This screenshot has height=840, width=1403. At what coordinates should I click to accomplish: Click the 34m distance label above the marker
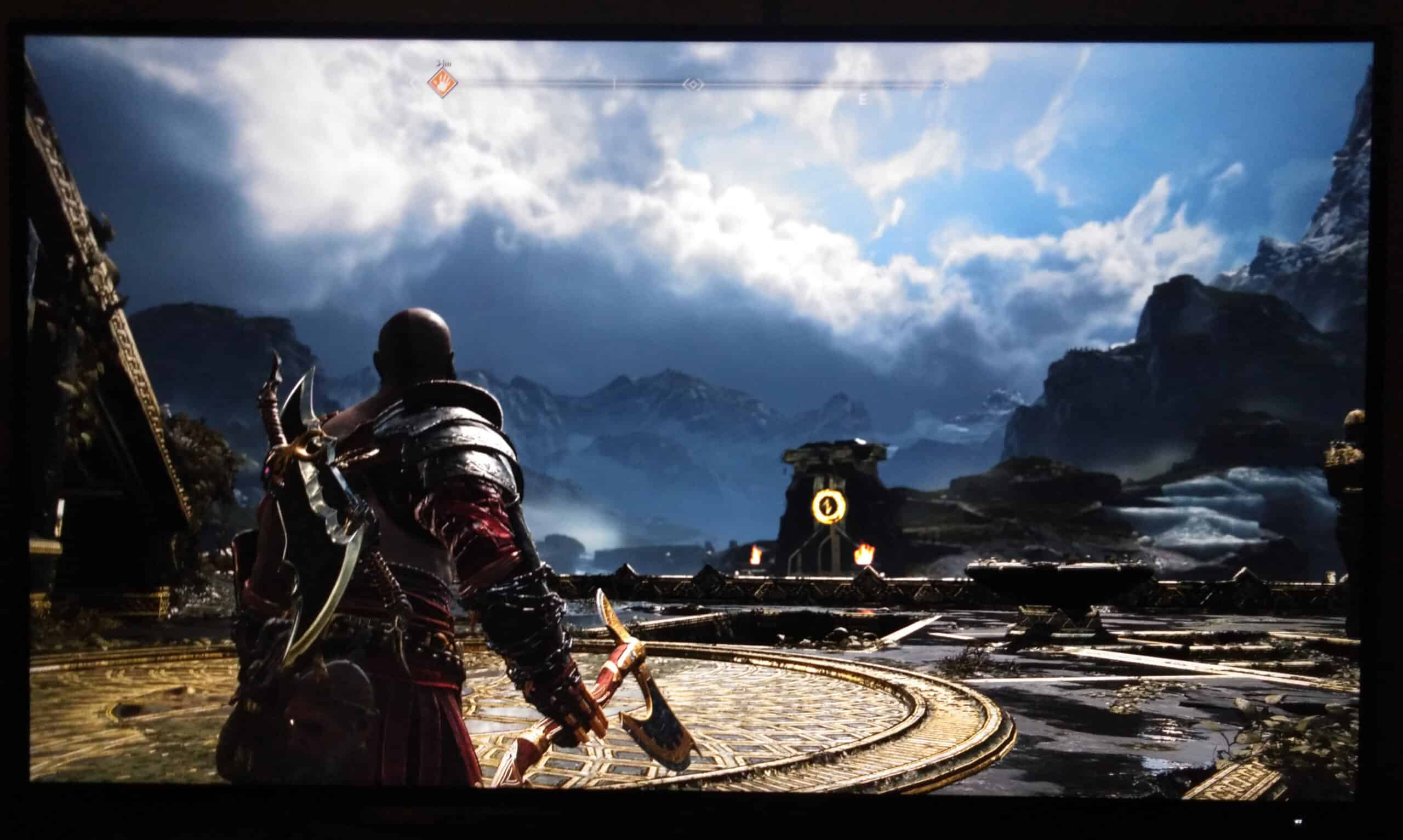point(444,64)
